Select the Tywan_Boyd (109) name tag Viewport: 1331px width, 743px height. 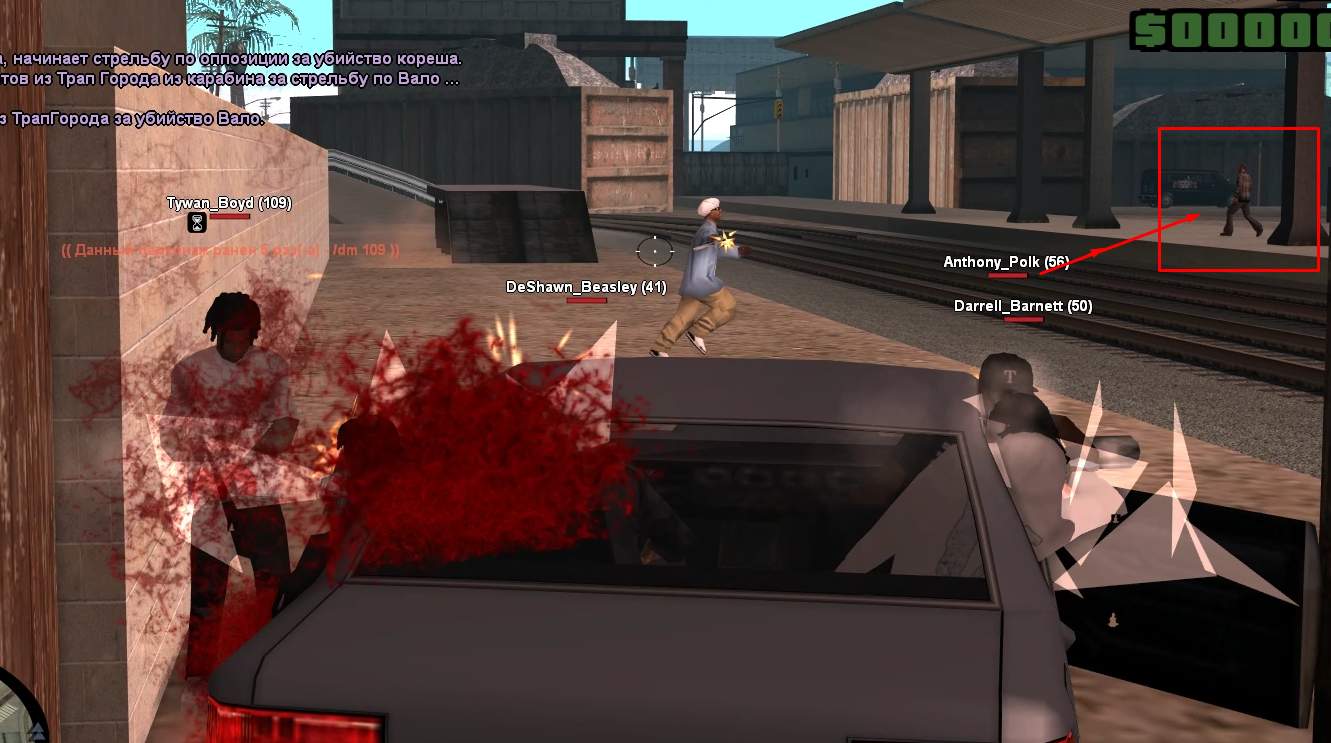229,203
